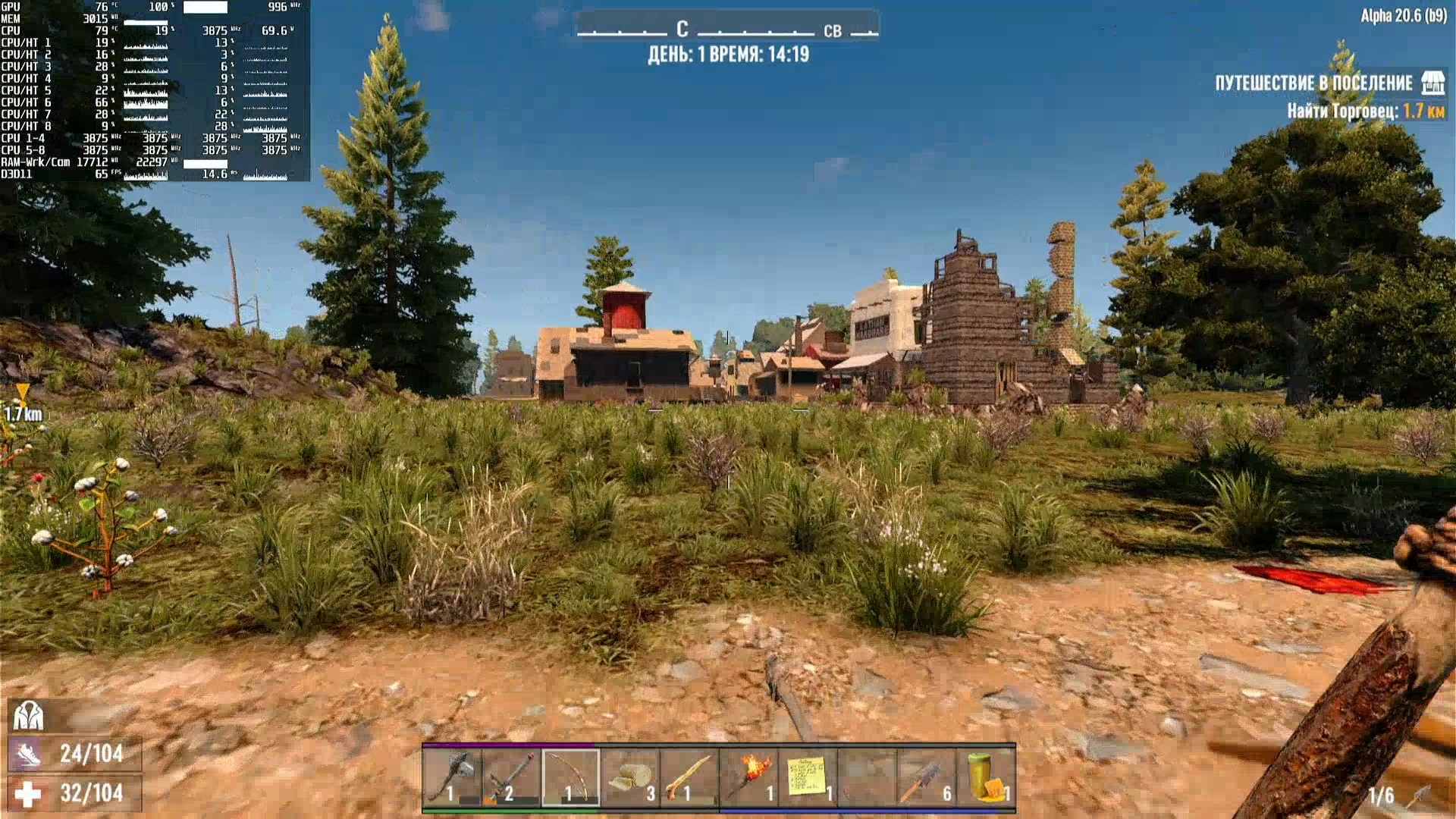Viewport: 1456px width, 819px height.
Task: Select the stone axe hotbar slot
Action: click(x=452, y=777)
